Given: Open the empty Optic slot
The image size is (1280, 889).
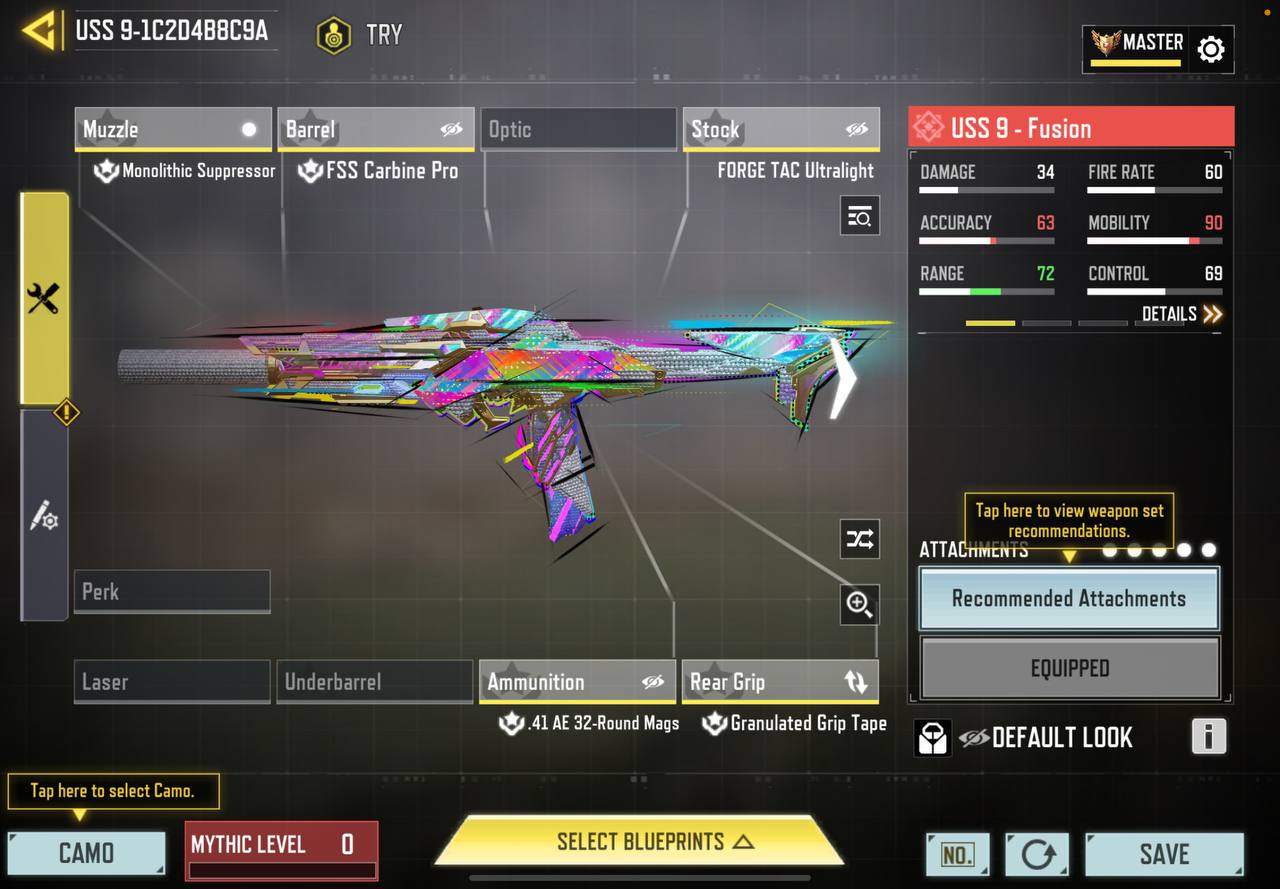Looking at the screenshot, I should [578, 129].
